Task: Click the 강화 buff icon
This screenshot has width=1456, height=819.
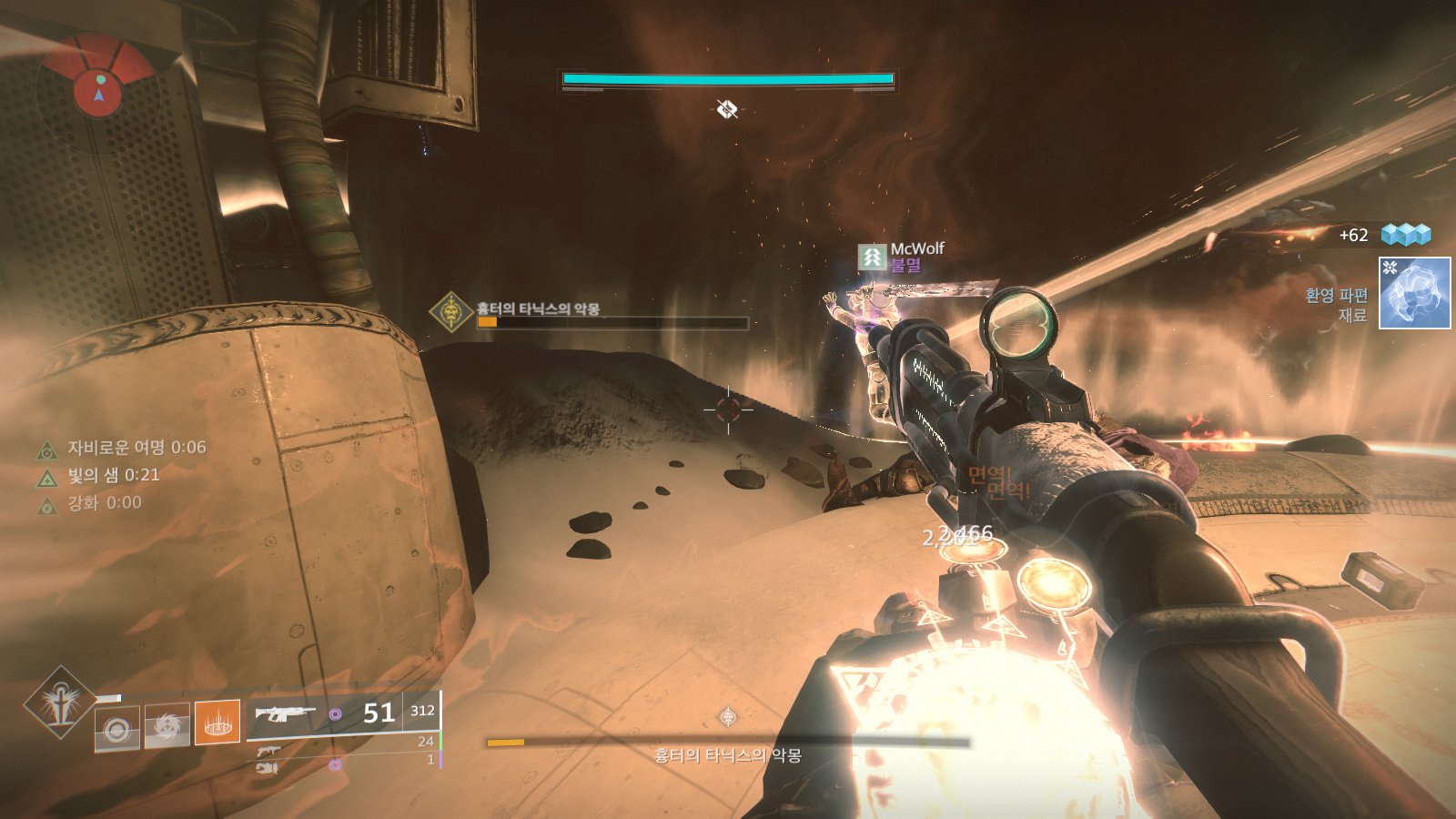Action: point(47,505)
